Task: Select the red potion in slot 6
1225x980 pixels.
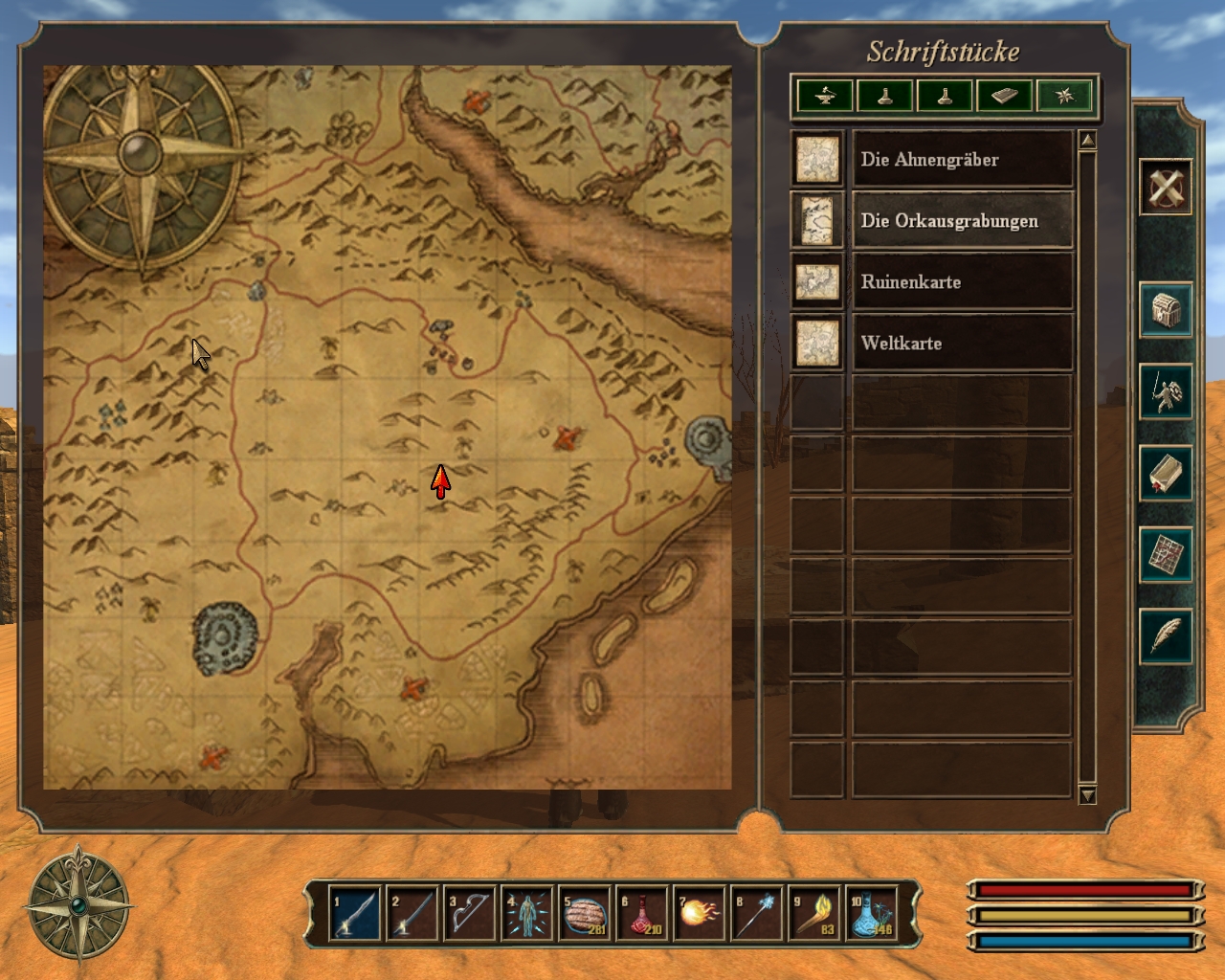Action: tap(641, 914)
